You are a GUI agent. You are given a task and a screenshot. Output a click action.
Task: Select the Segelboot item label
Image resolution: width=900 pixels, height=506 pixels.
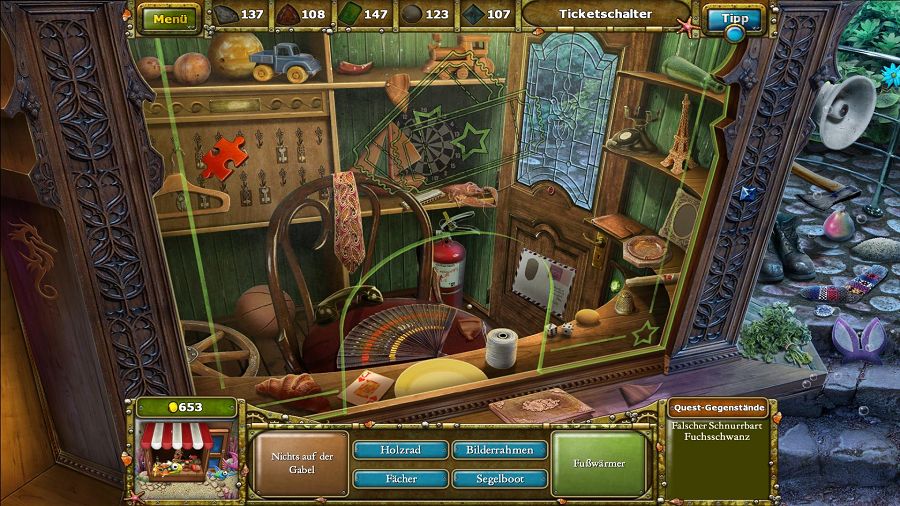coord(499,479)
